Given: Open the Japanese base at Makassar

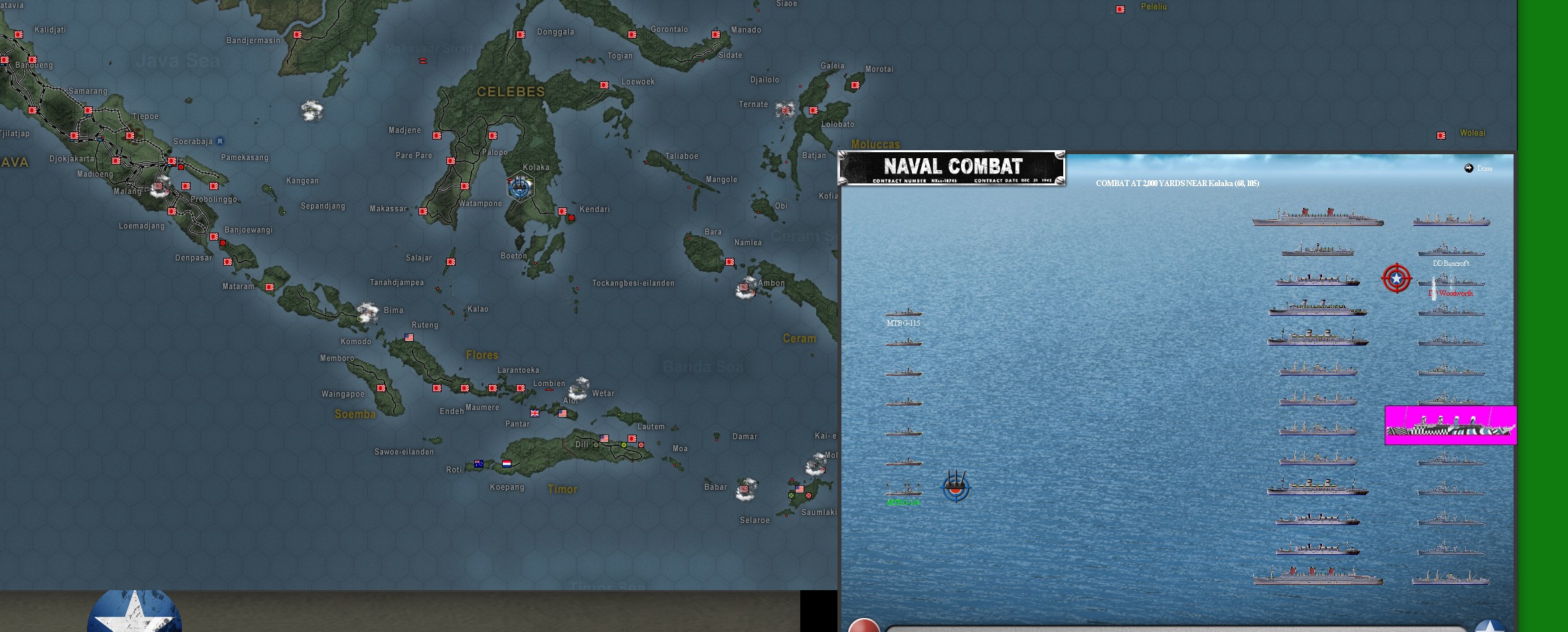Looking at the screenshot, I should pyautogui.click(x=423, y=211).
